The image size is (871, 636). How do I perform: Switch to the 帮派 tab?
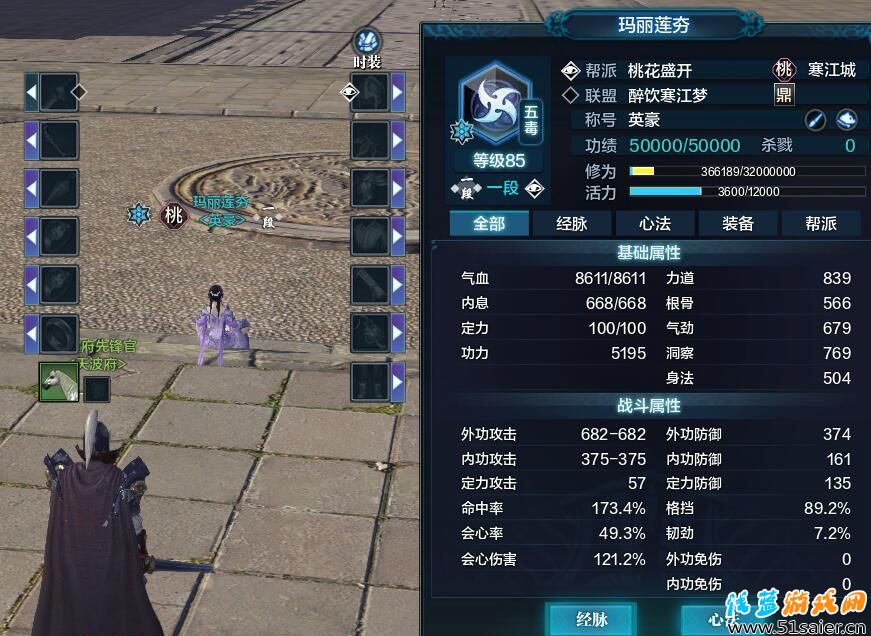point(820,223)
